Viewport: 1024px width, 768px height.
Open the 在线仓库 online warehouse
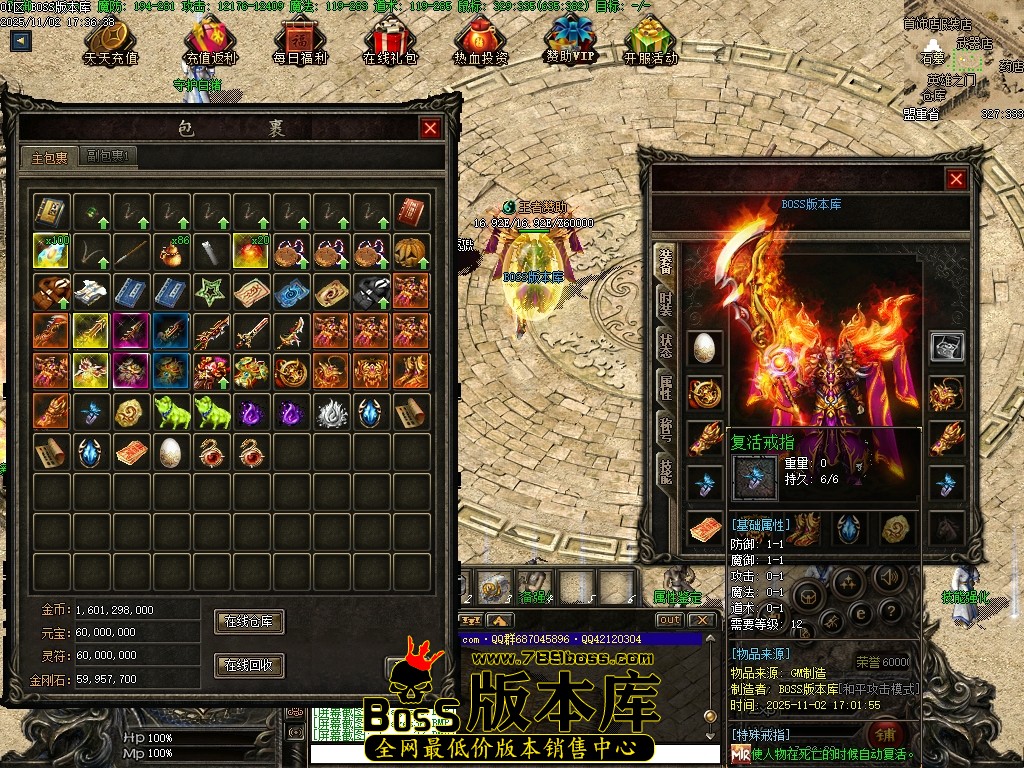pyautogui.click(x=249, y=622)
